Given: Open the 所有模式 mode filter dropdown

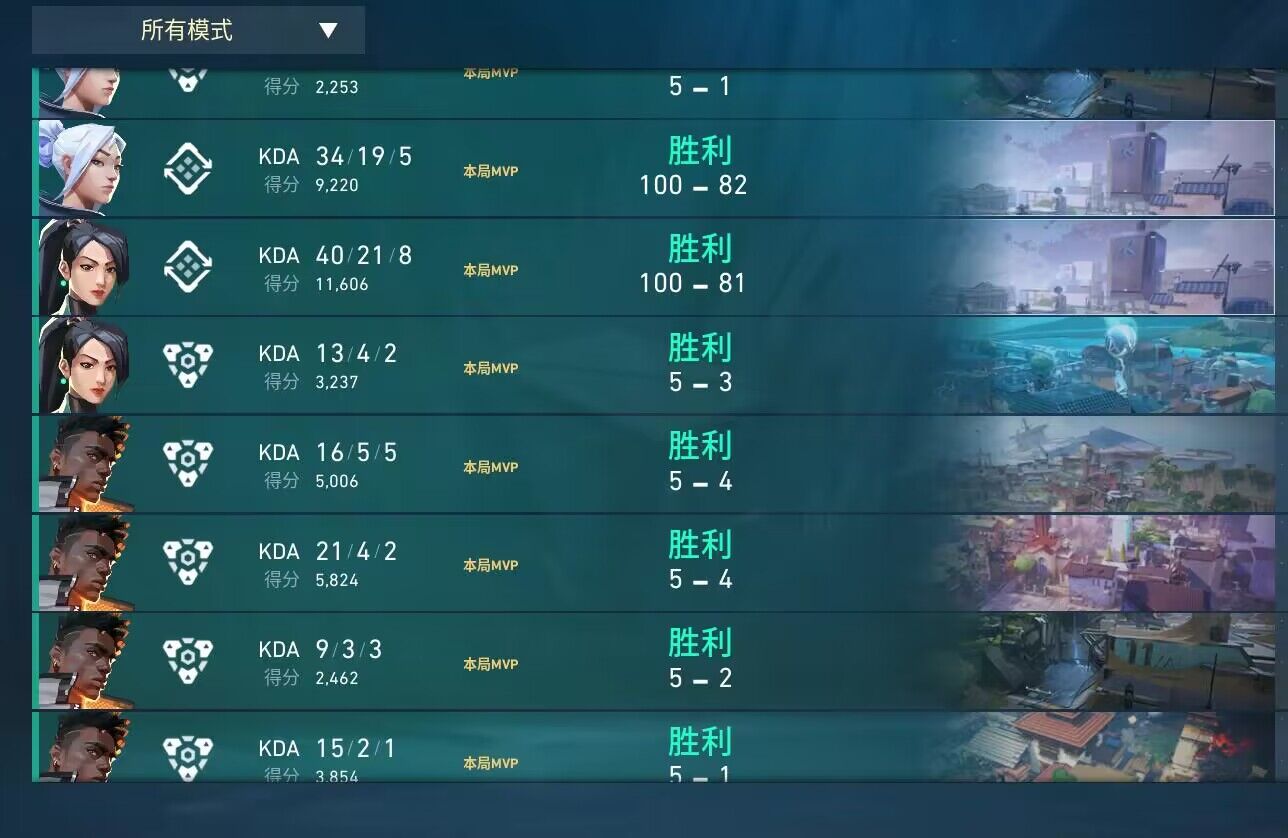Looking at the screenshot, I should 200,30.
